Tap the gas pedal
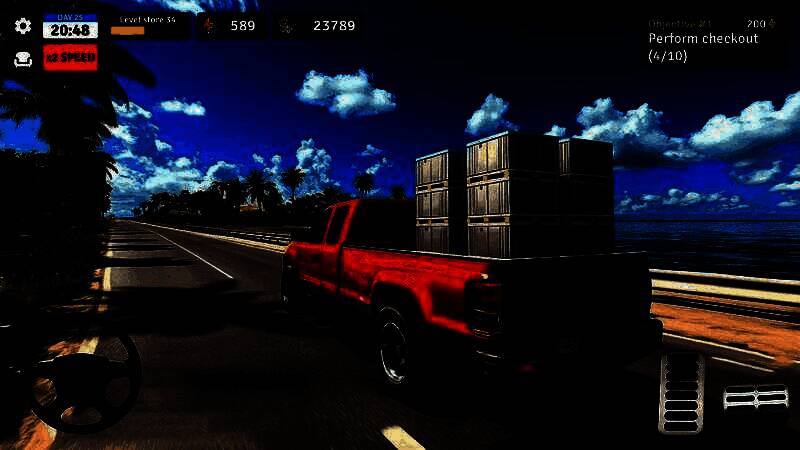800x450 pixels. click(x=681, y=392)
